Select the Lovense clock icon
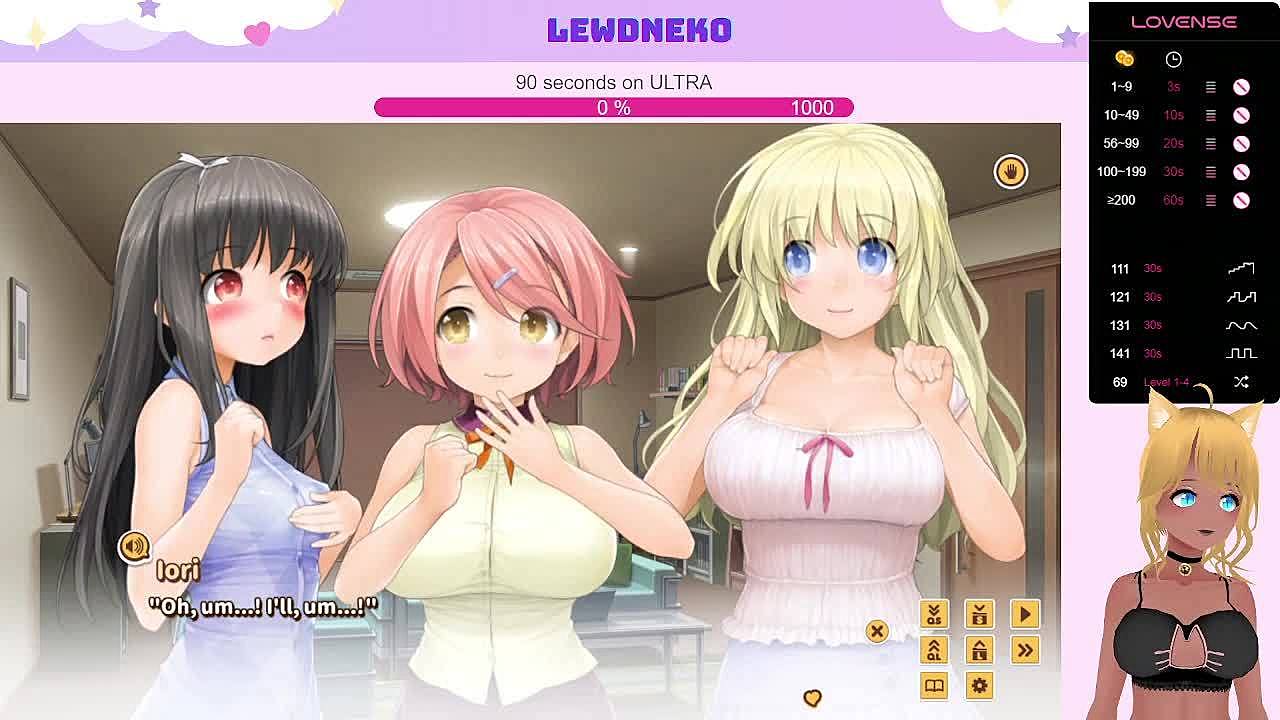The width and height of the screenshot is (1280, 720). (1173, 59)
